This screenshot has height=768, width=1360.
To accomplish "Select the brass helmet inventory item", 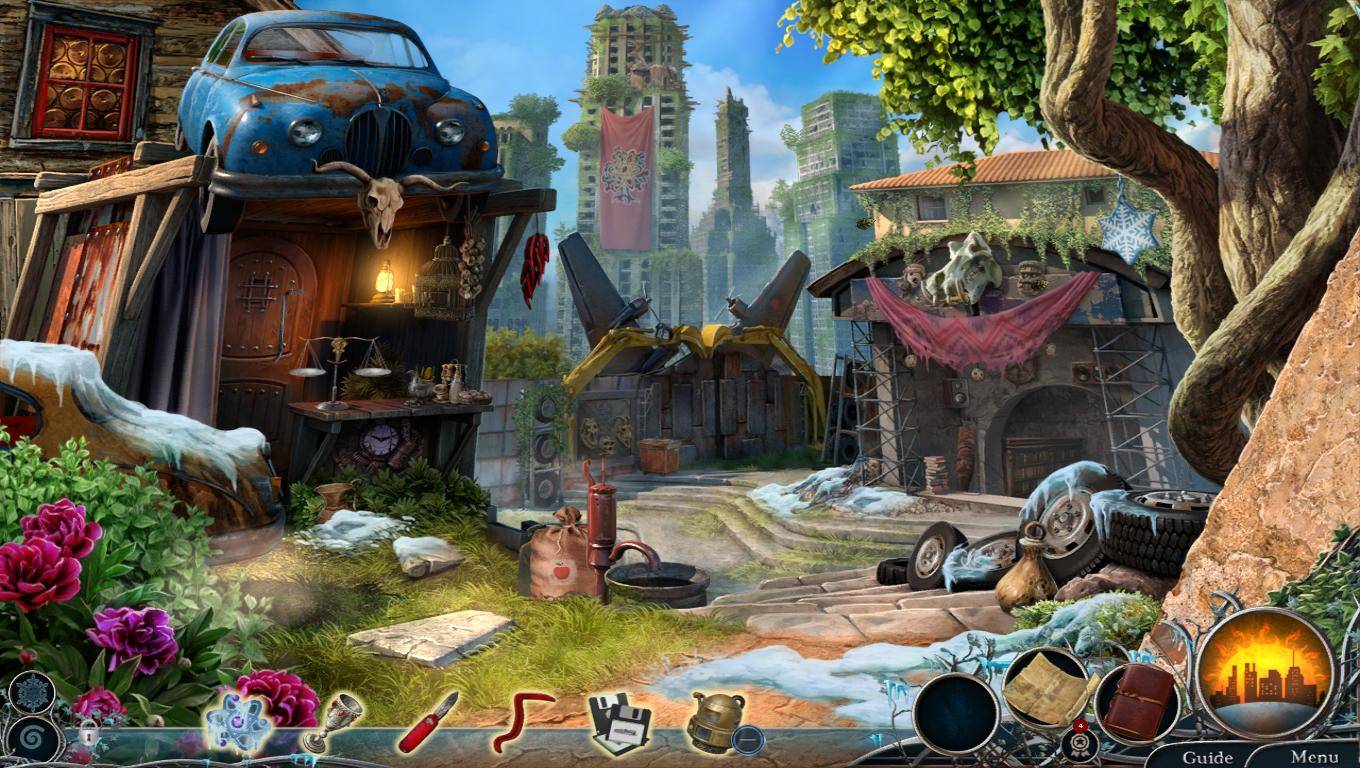I will pyautogui.click(x=712, y=721).
